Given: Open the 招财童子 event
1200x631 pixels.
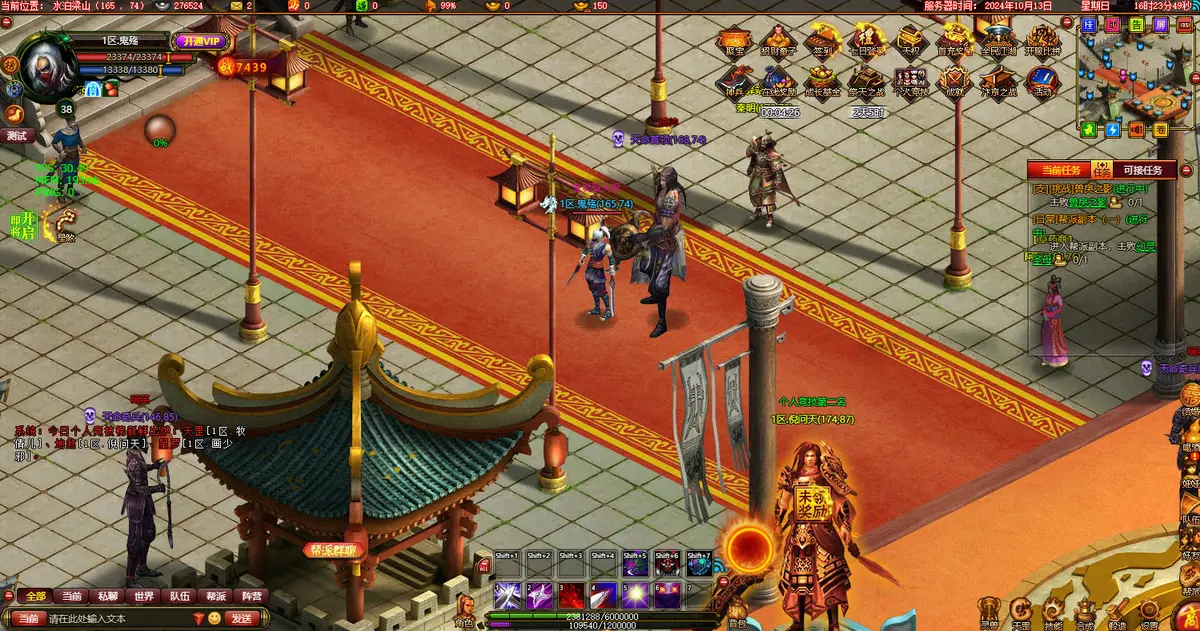Looking at the screenshot, I should point(778,43).
